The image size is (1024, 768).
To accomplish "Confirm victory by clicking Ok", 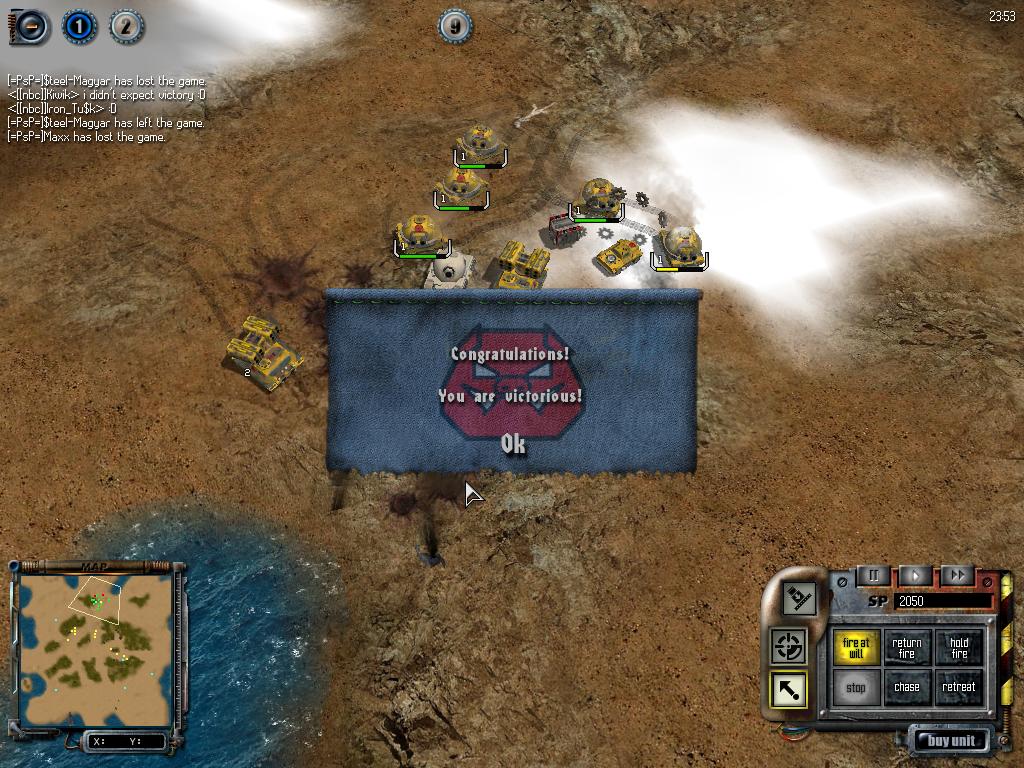I will coord(512,444).
